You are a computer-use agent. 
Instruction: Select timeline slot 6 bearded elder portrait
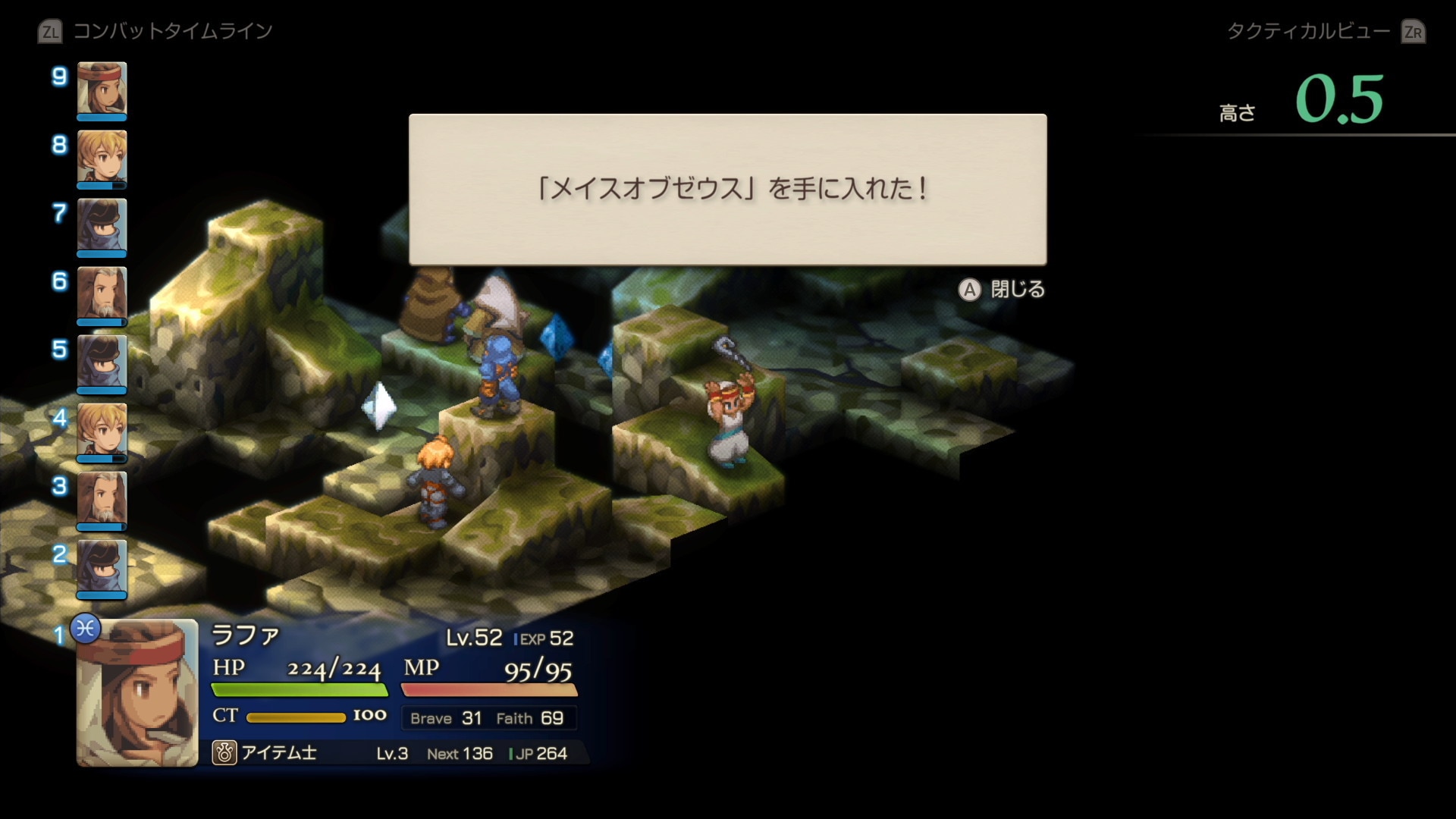point(102,293)
